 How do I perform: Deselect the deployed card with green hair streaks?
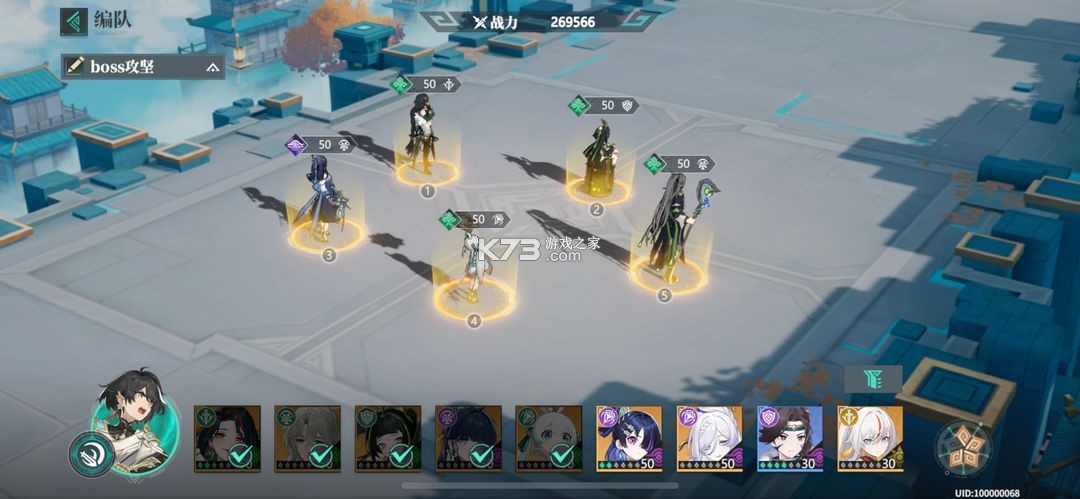point(388,438)
